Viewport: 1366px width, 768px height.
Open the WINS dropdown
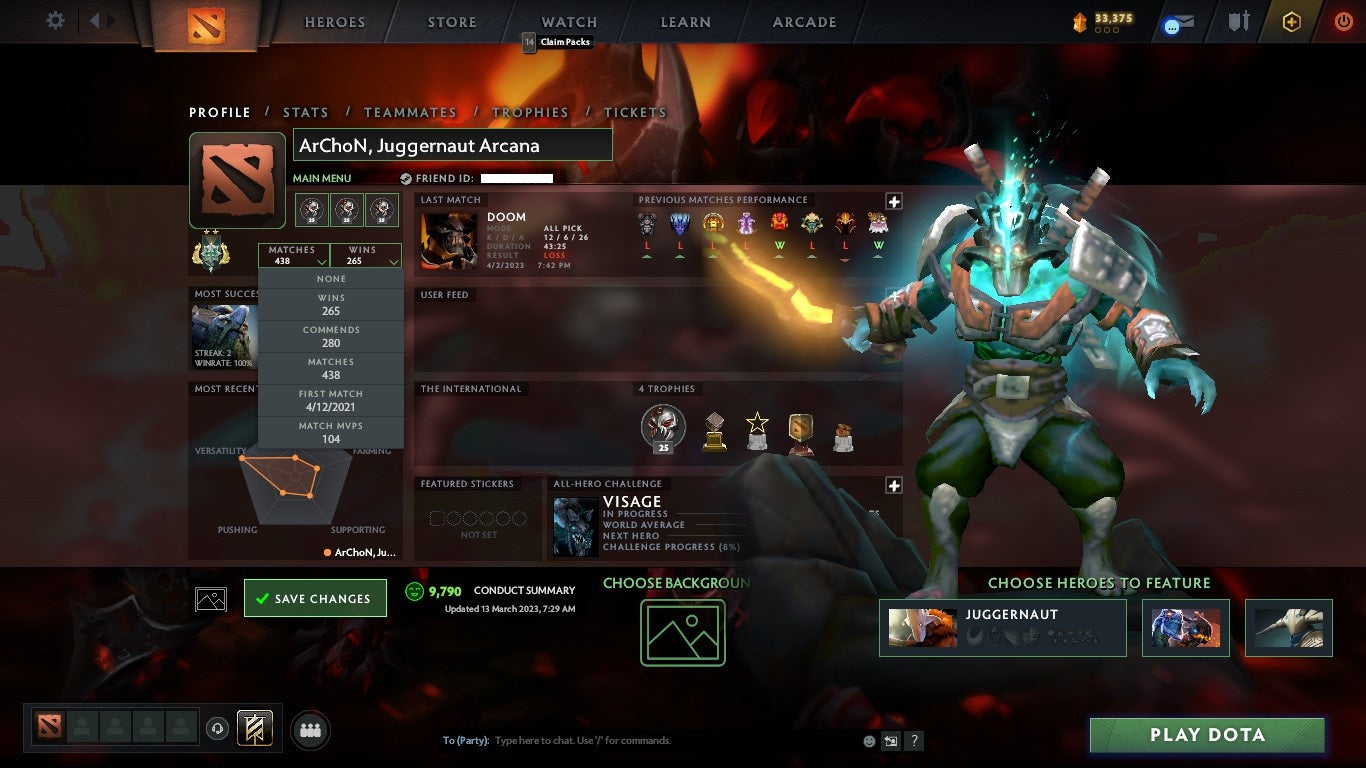(366, 255)
